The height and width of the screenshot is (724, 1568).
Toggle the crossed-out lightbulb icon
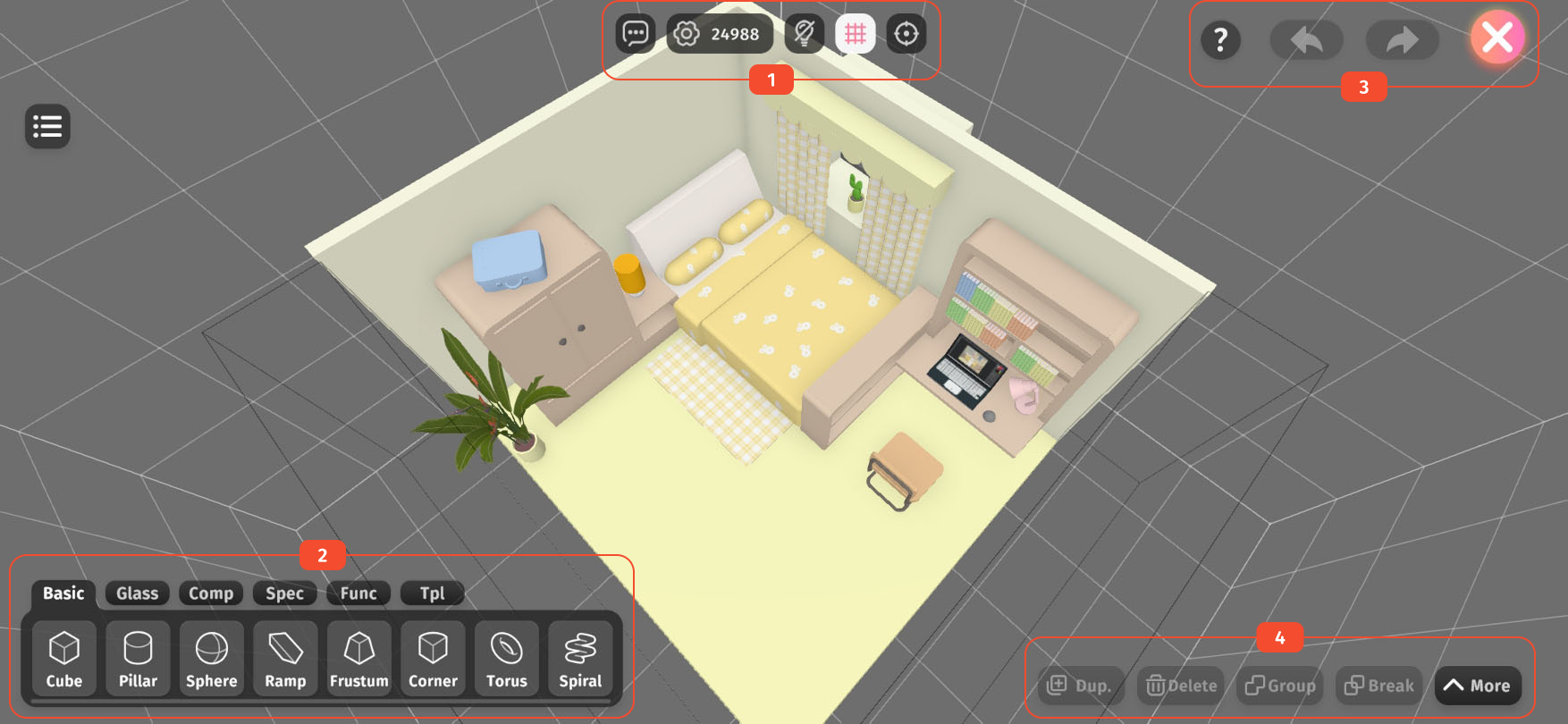point(804,34)
